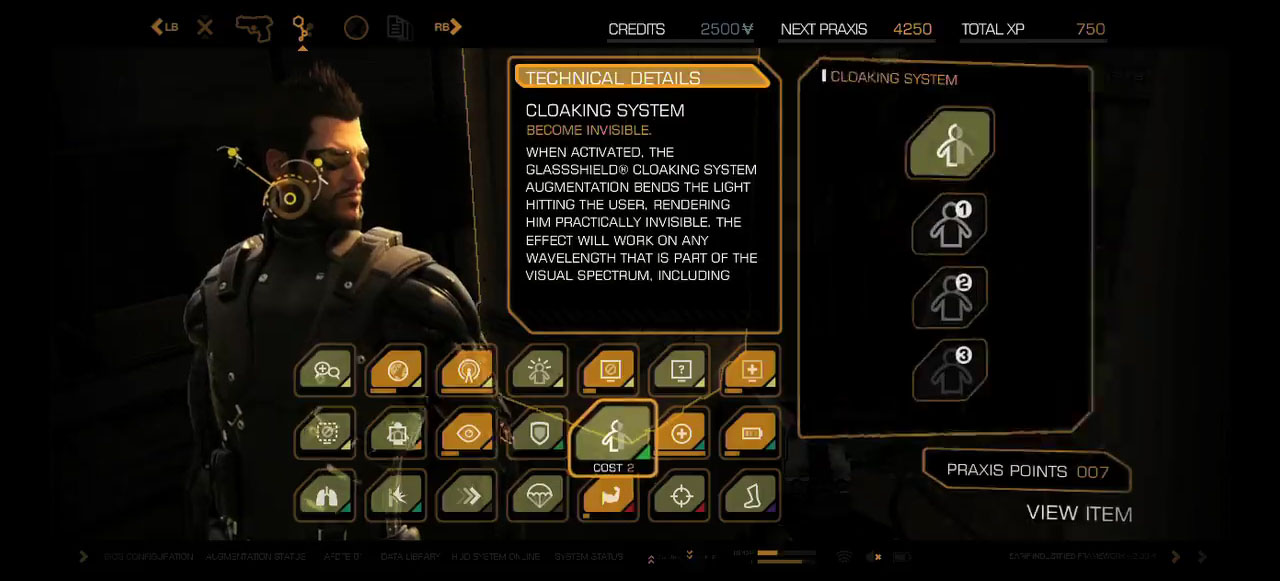
Task: Open the pistol inventory tab
Action: (x=254, y=27)
